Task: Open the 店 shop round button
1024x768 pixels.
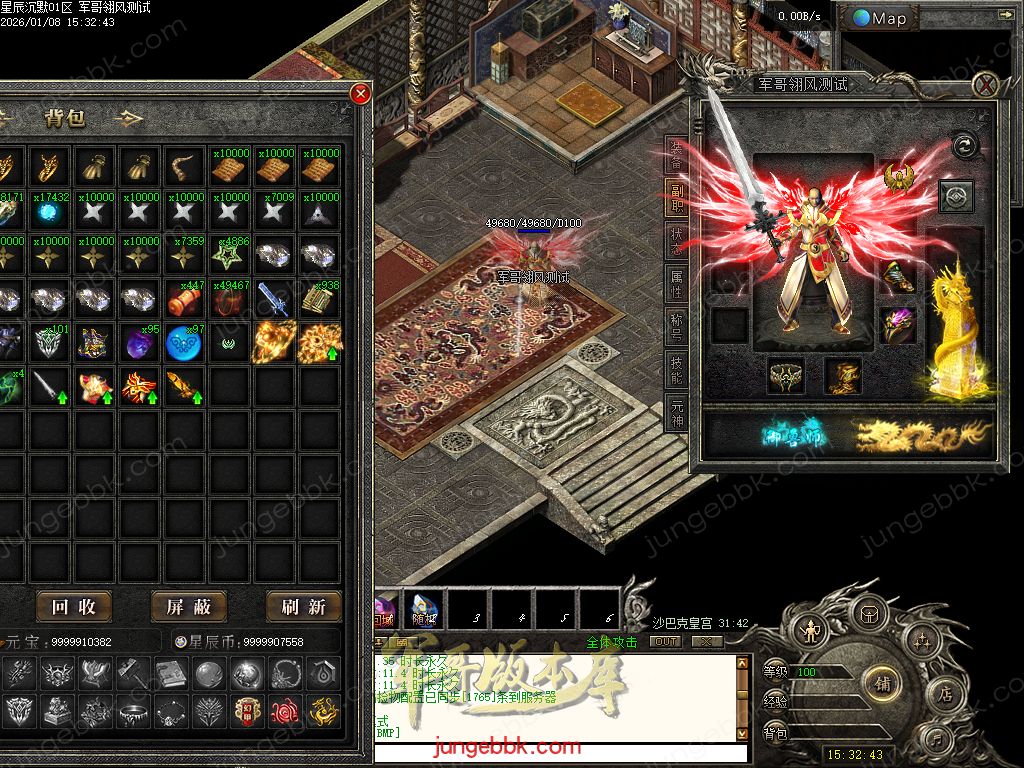Action: pyautogui.click(x=944, y=695)
